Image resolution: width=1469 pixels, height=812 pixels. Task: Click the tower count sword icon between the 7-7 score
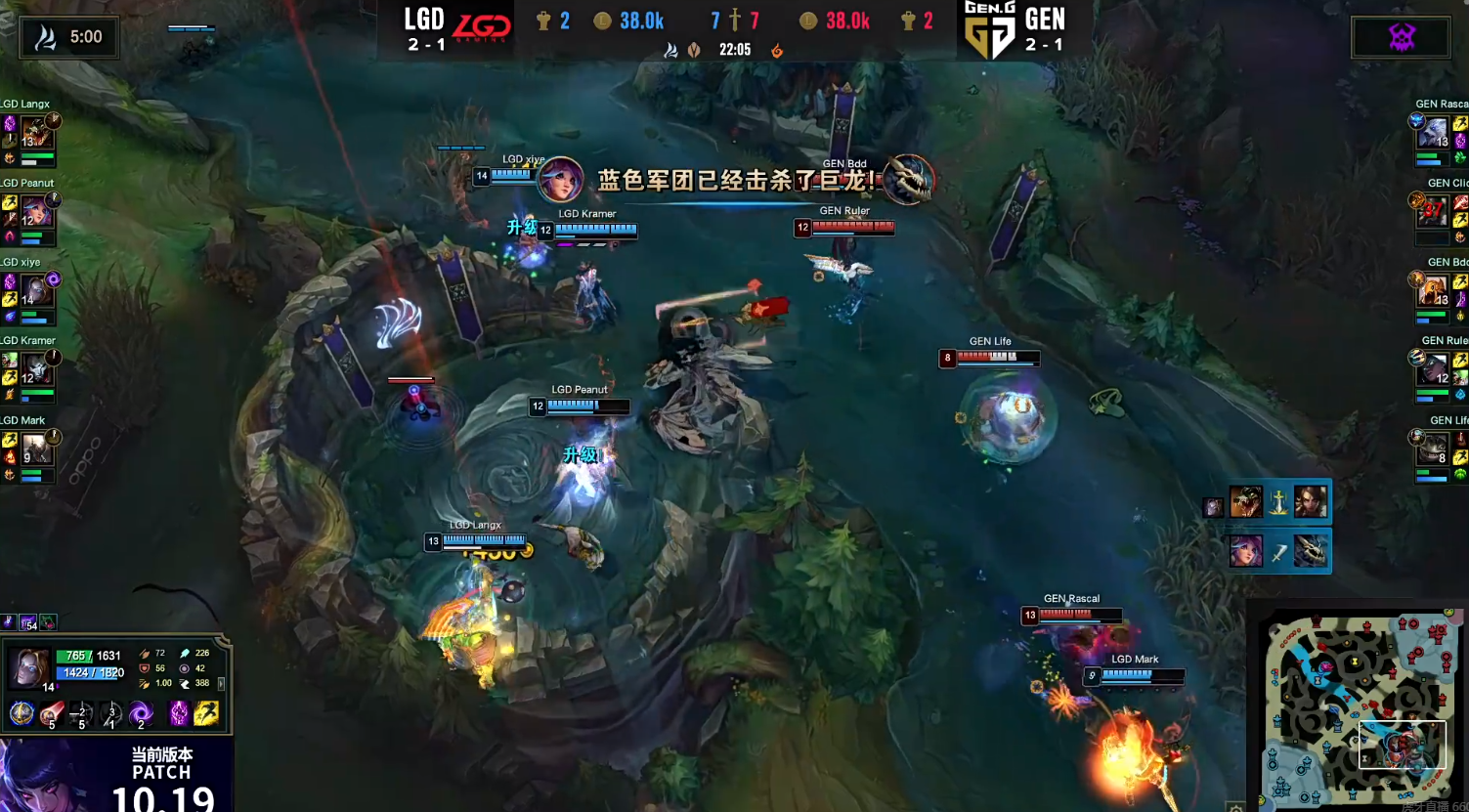(x=734, y=21)
